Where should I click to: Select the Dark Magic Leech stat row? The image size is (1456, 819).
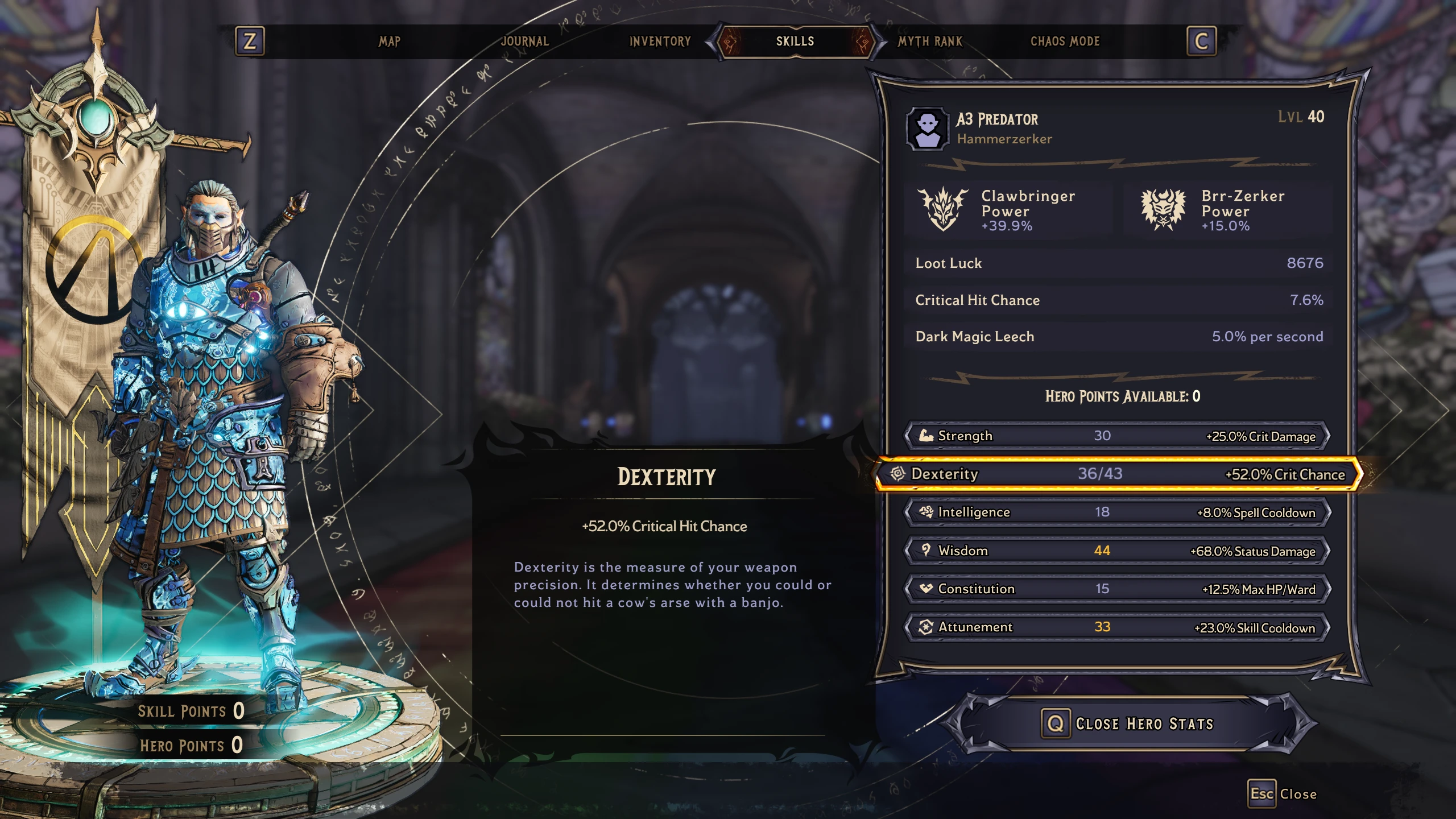[x=1118, y=336]
